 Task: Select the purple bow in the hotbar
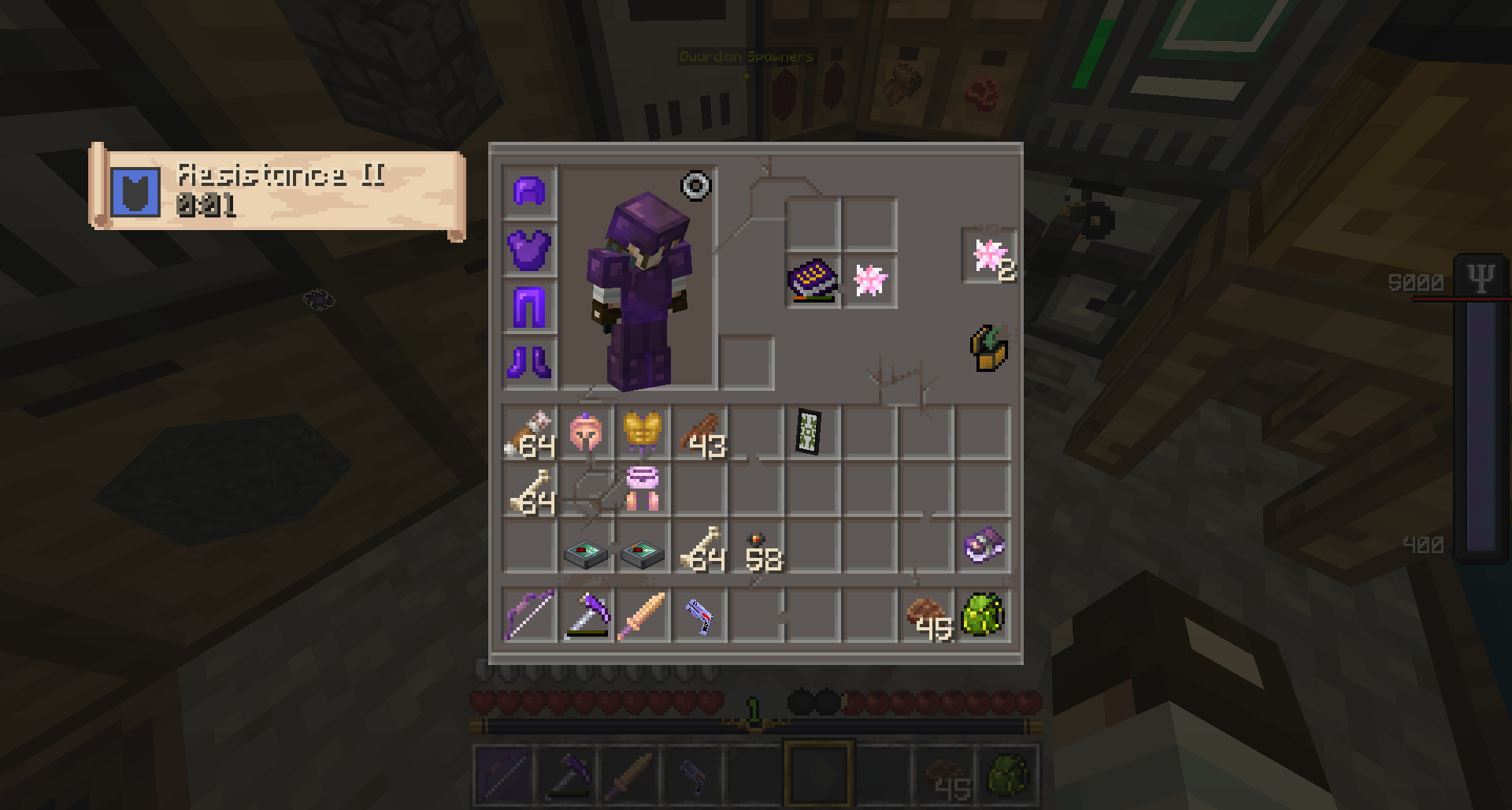529,615
